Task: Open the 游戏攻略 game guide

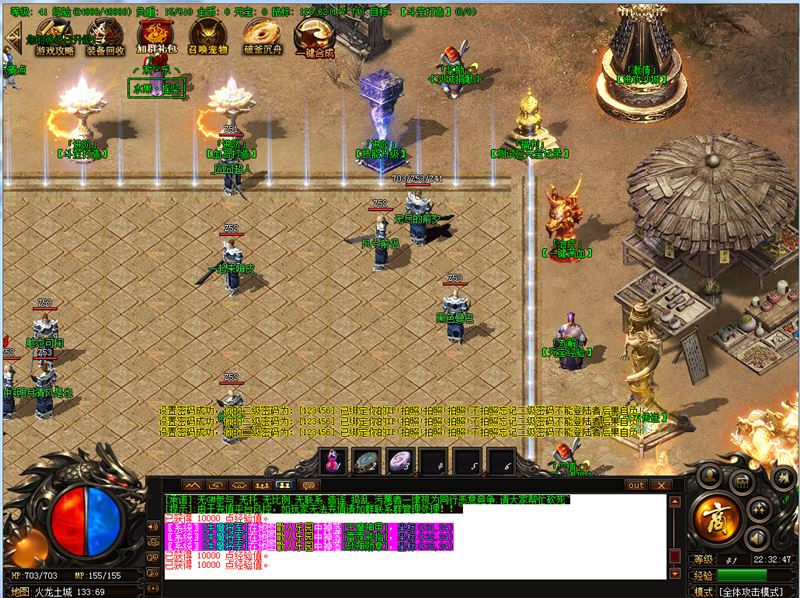Action: (55, 36)
